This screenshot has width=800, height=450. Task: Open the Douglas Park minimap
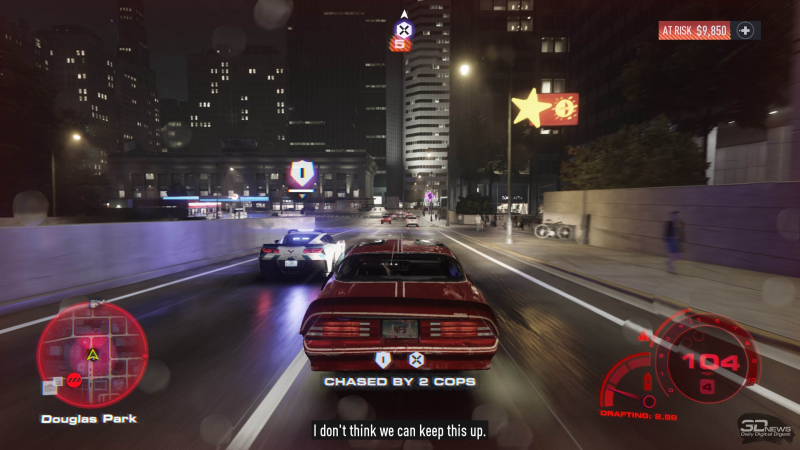click(x=92, y=354)
